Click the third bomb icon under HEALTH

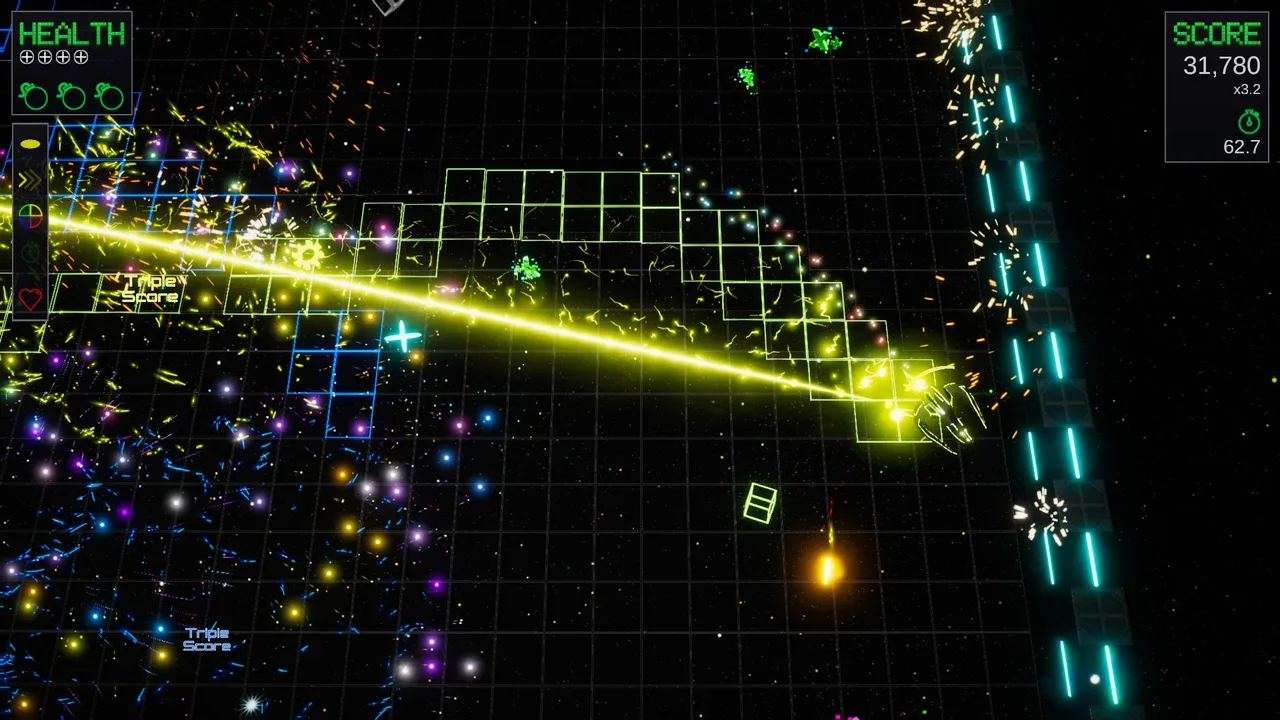108,96
